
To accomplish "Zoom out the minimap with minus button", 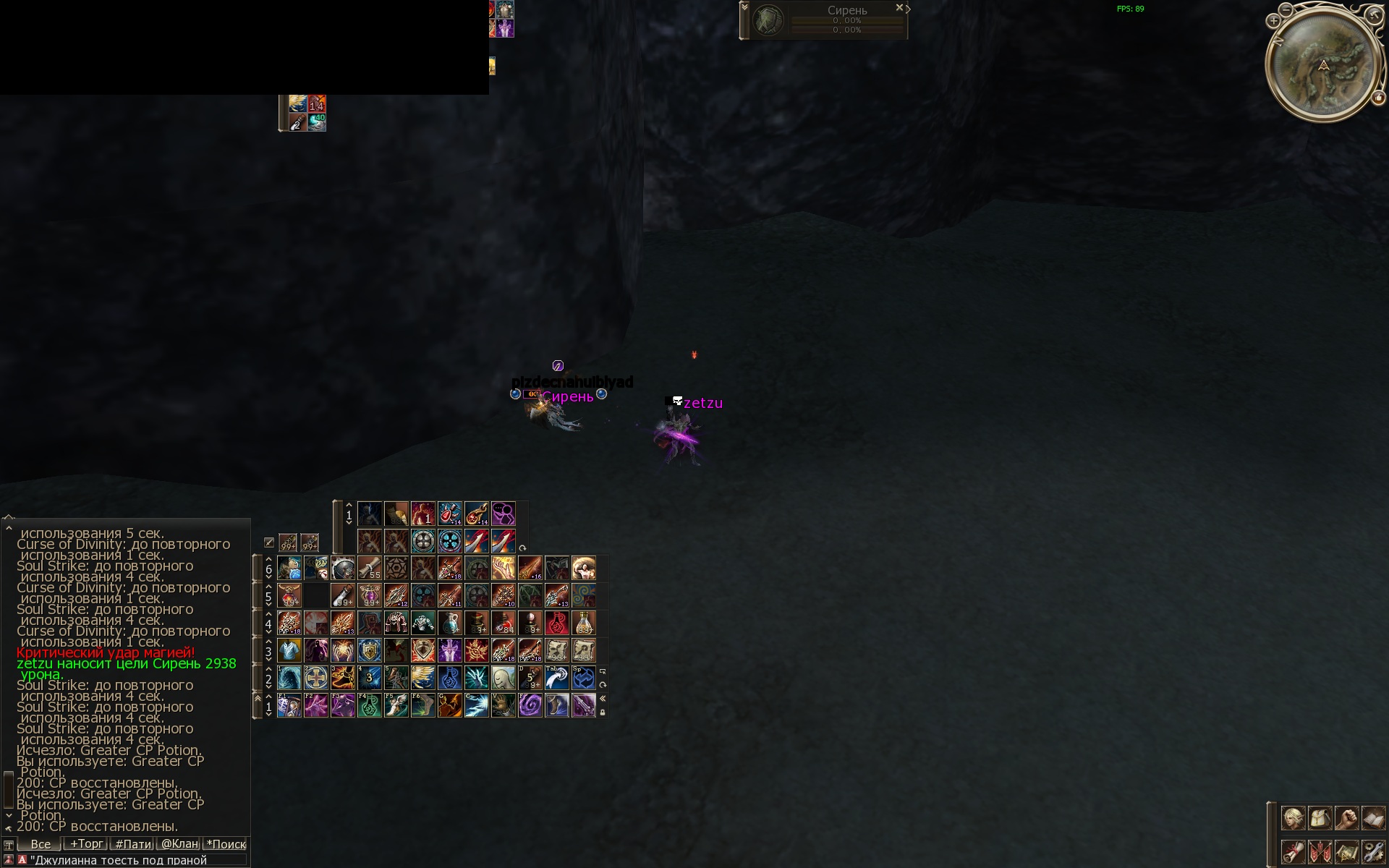I will [x=1286, y=10].
